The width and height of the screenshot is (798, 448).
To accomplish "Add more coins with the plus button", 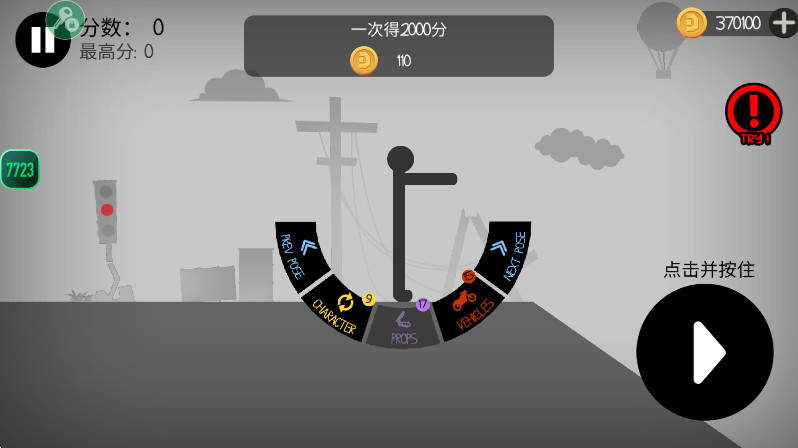I will pyautogui.click(x=783, y=22).
